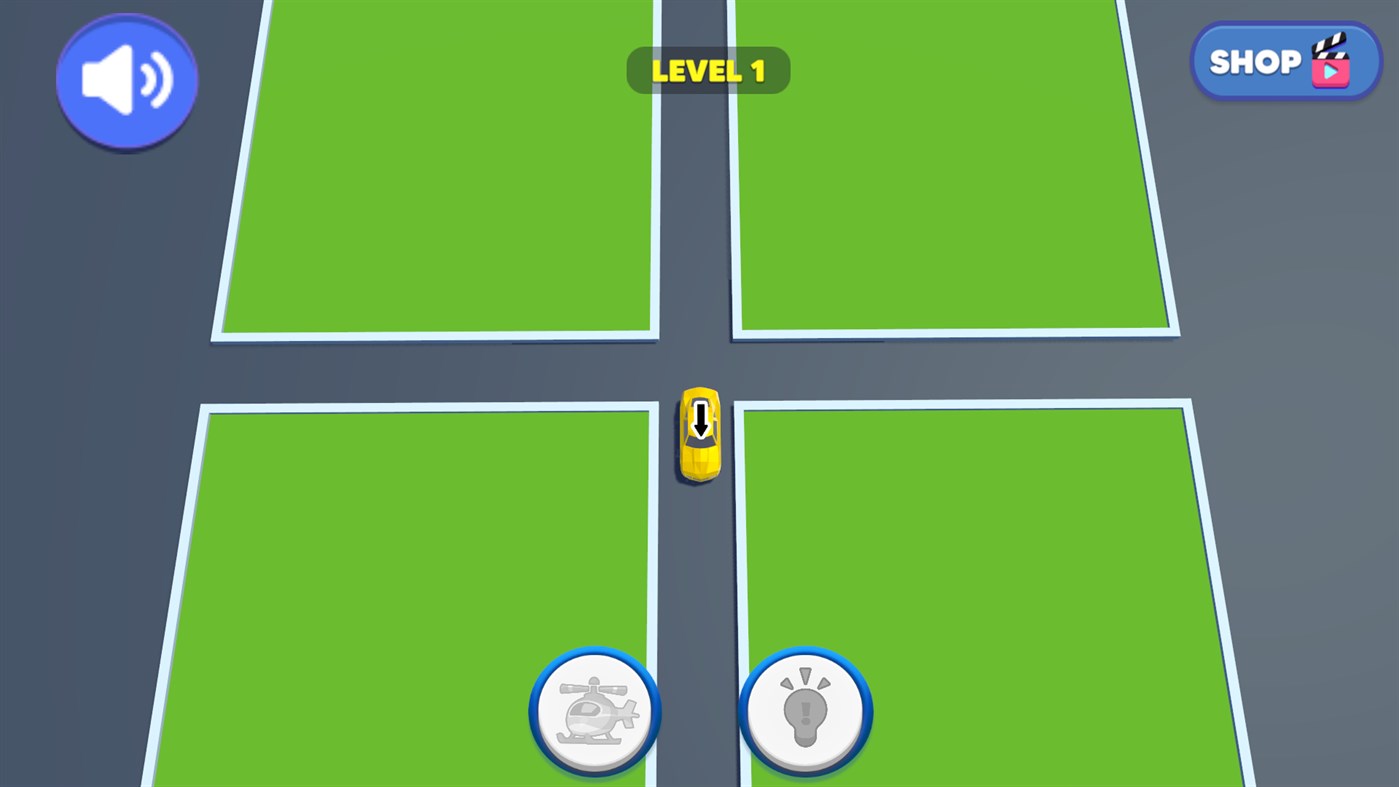Screen dimensions: 1399x787
Task: Toggle the helicopter power-up on
Action: [593, 710]
